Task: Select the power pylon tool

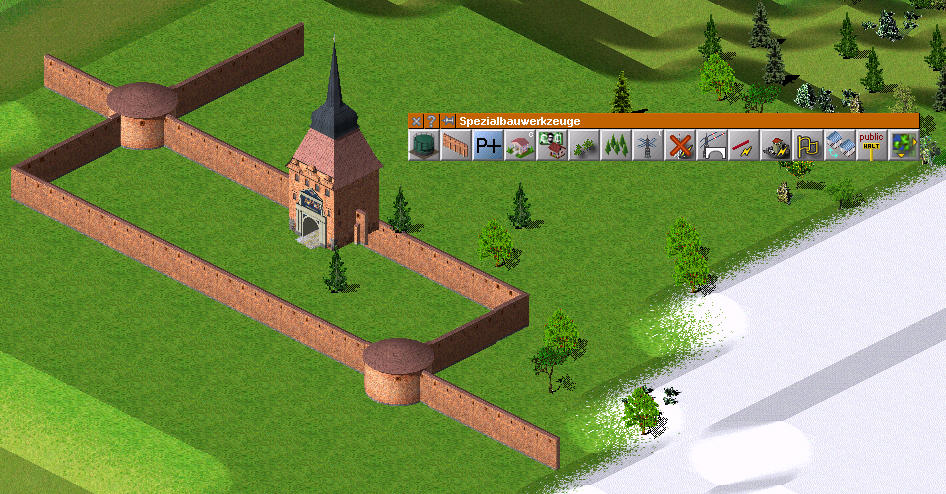Action: coord(647,146)
